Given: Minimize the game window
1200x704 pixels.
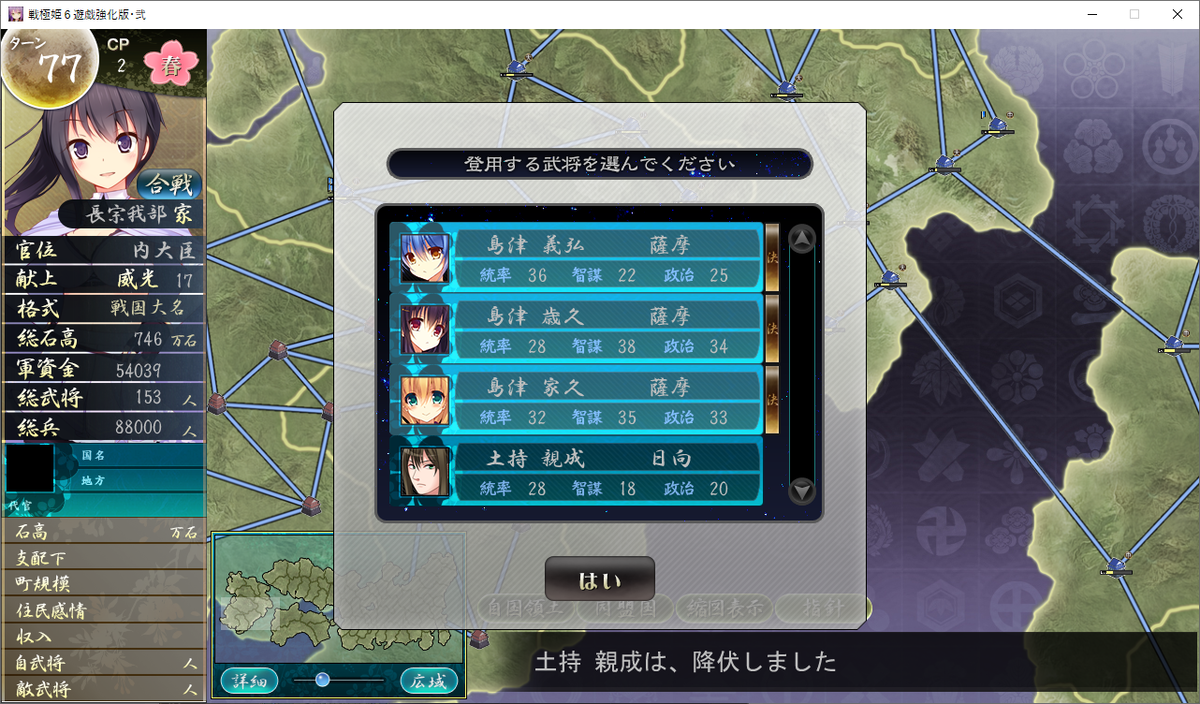Looking at the screenshot, I should [1086, 14].
